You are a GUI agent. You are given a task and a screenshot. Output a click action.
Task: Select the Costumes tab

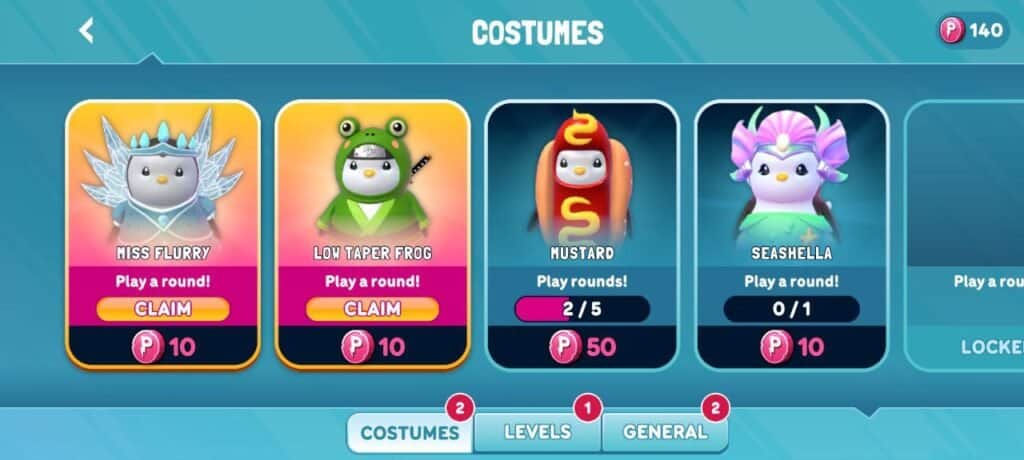[409, 433]
